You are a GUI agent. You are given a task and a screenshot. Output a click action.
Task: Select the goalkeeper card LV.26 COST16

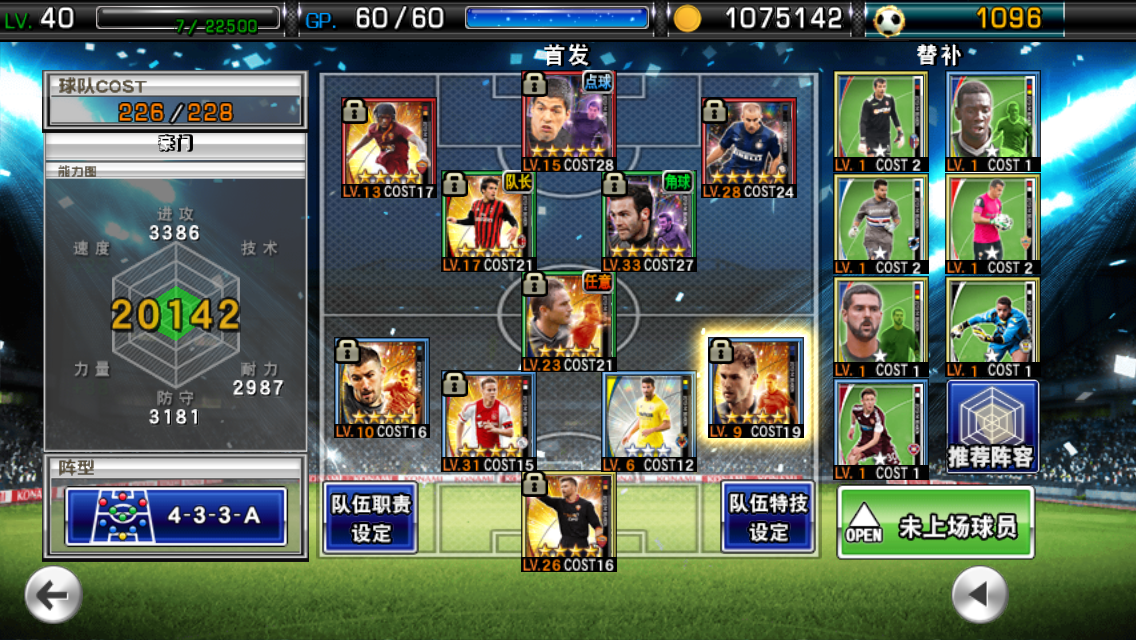569,522
